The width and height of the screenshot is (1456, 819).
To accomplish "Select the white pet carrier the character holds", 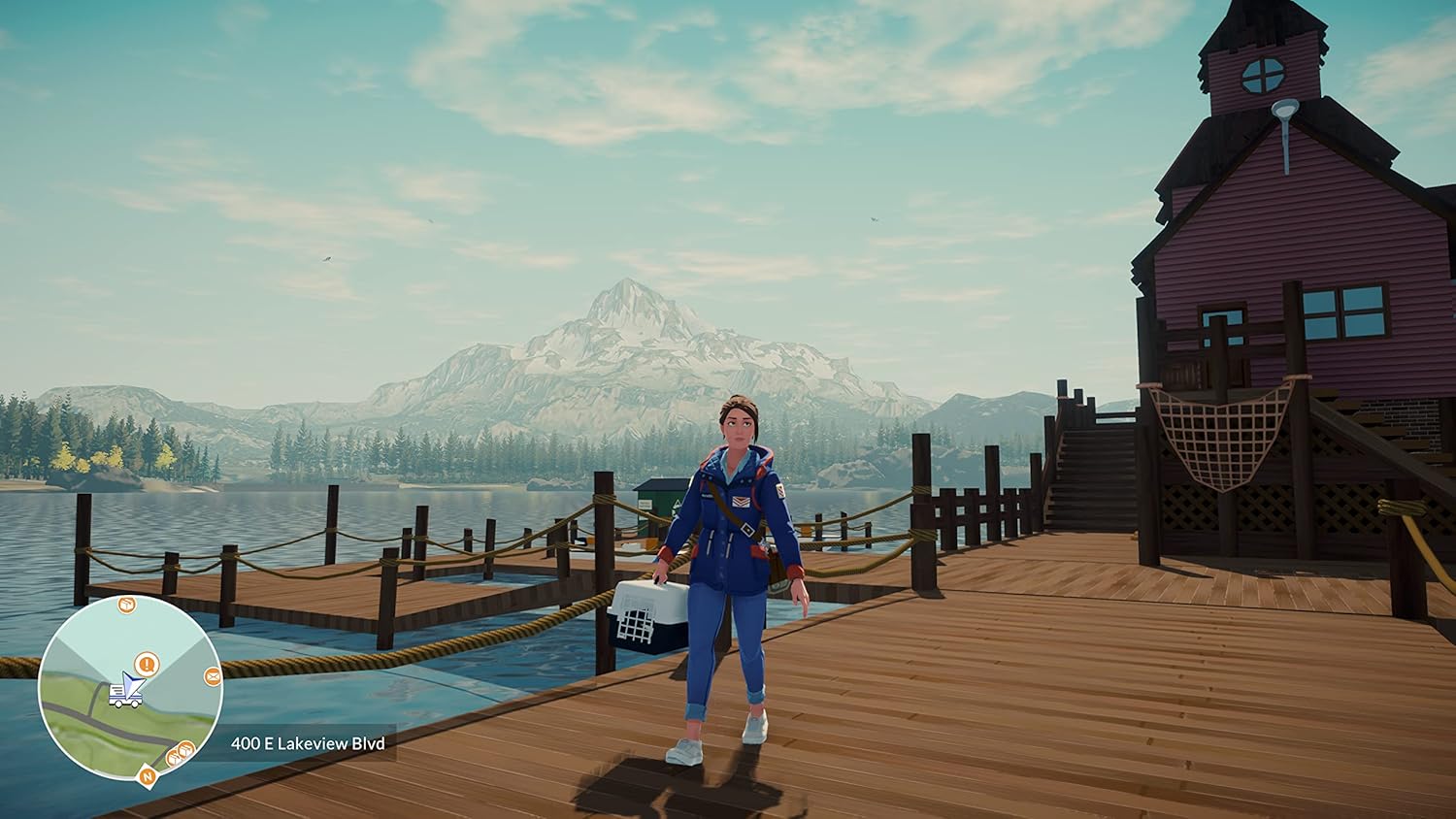I will click(x=646, y=614).
